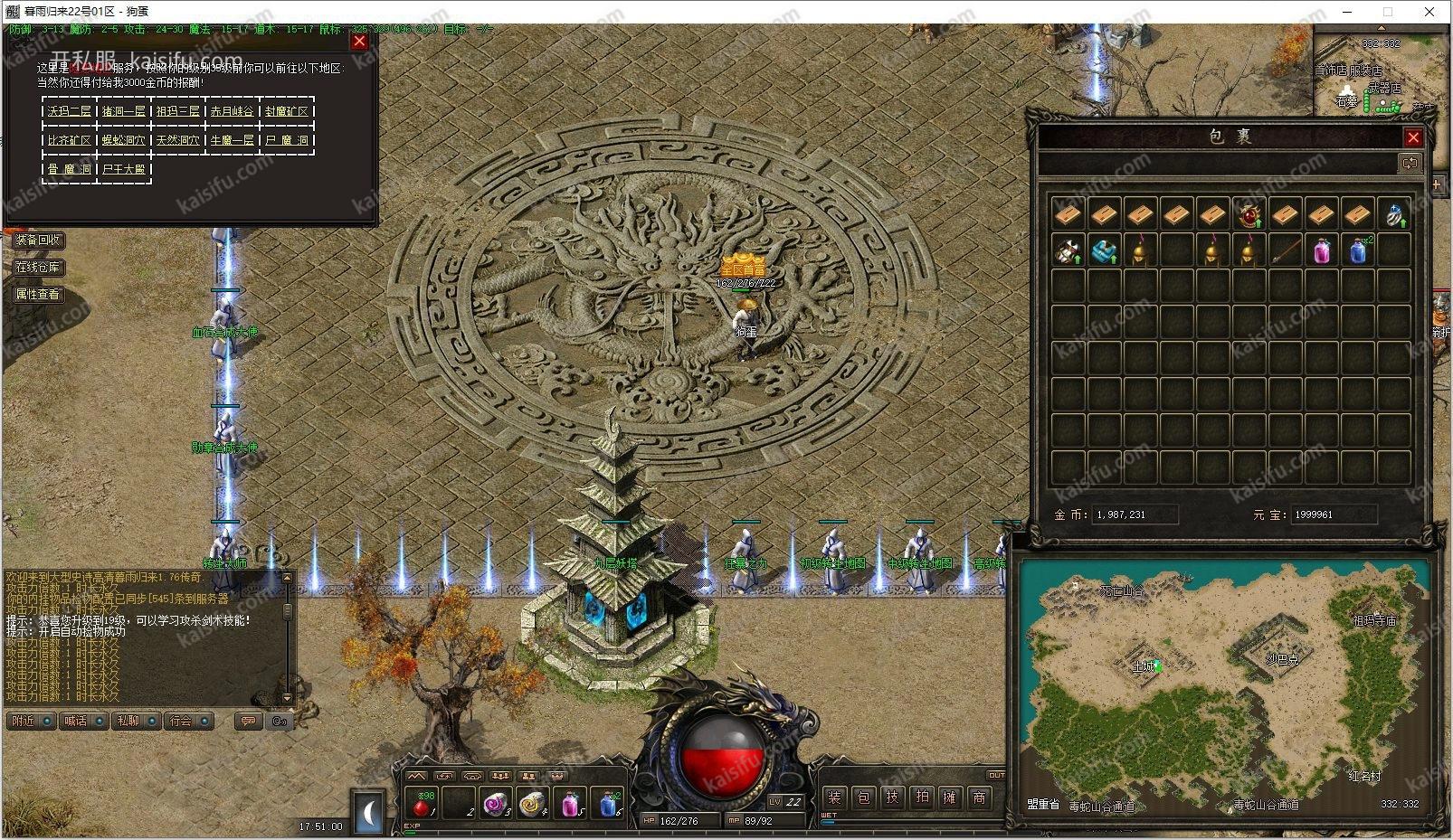Activate the purple swirl scroll in hotbar
The image size is (1453, 840).
[x=495, y=802]
